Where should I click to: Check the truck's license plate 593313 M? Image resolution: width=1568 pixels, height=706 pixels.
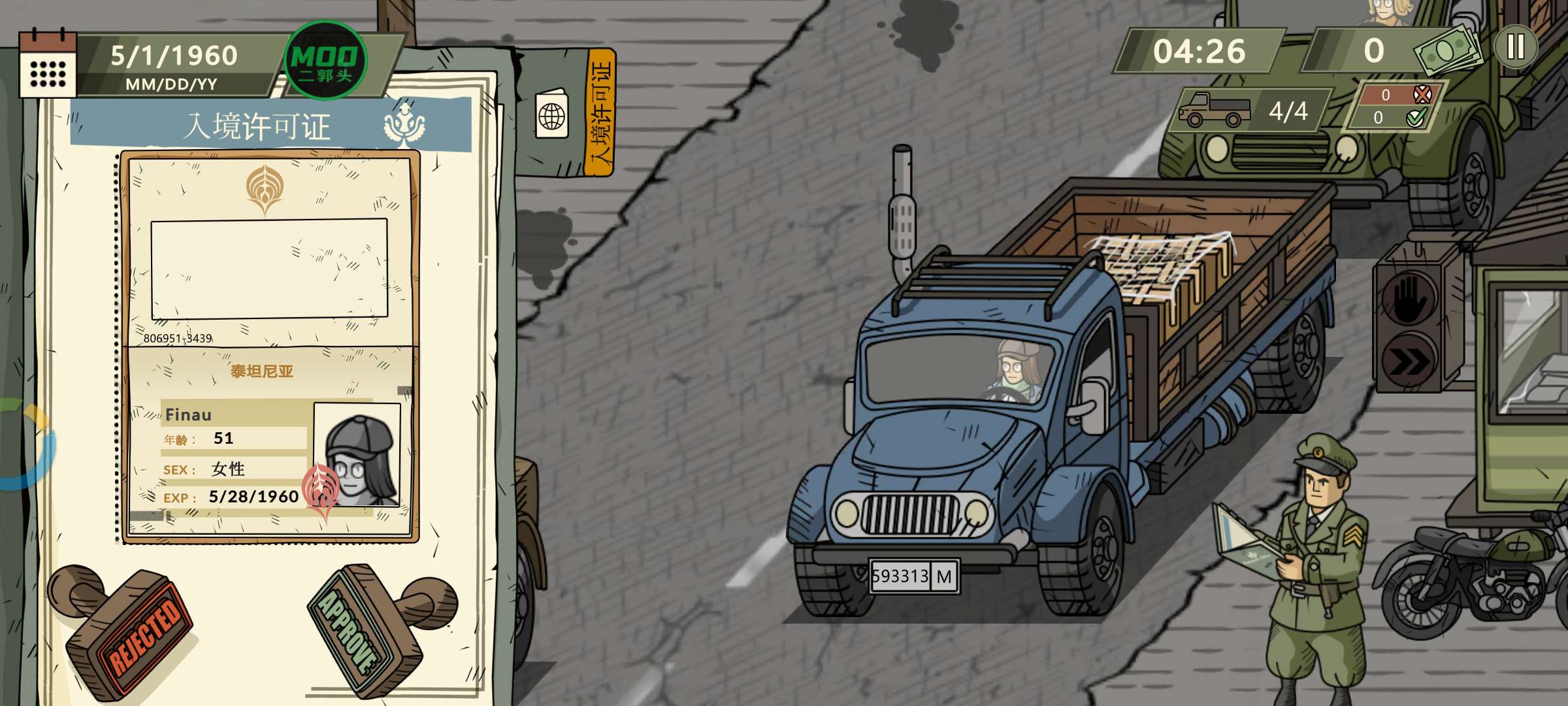[914, 577]
